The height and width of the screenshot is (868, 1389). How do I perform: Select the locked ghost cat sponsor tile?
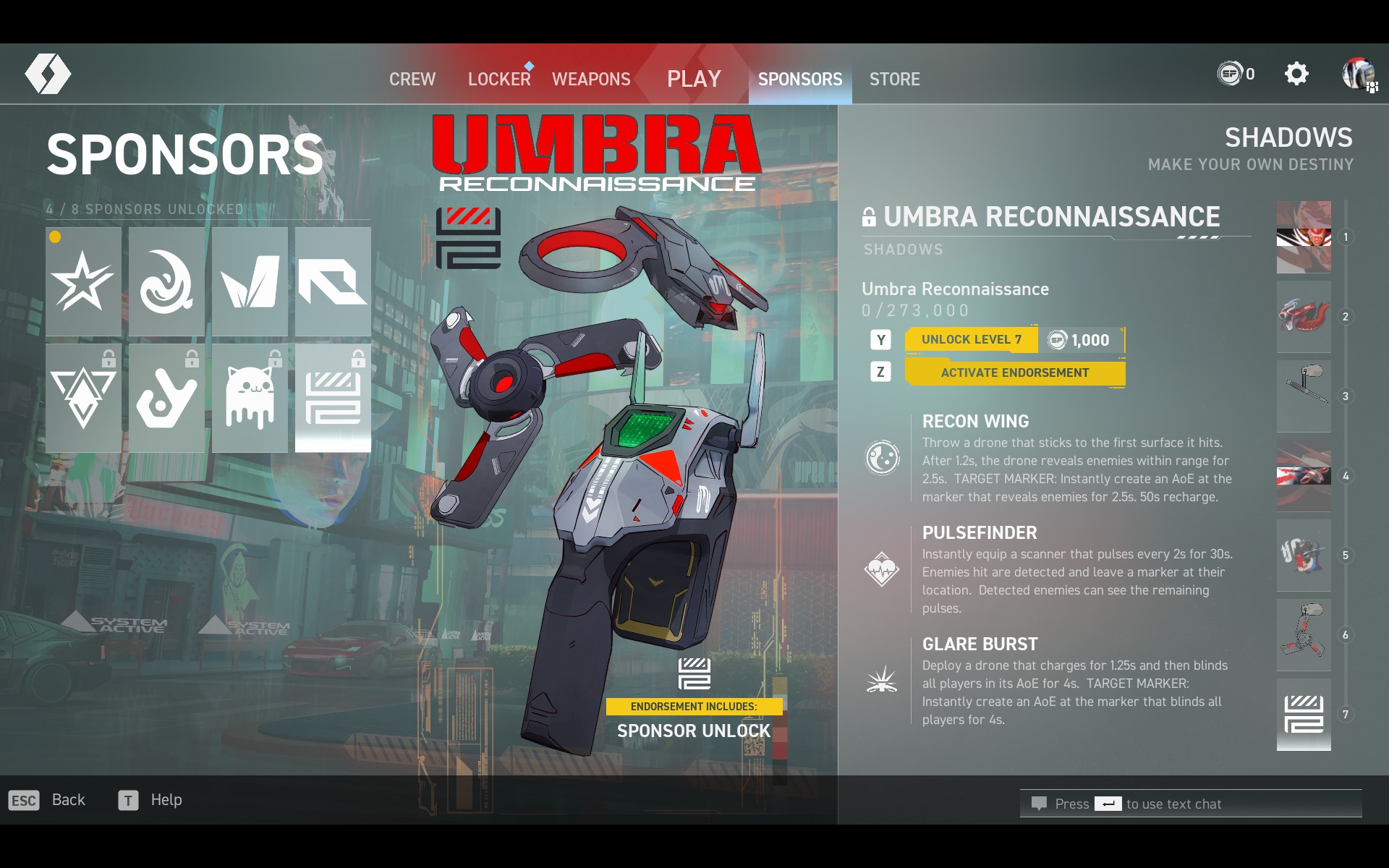(x=250, y=397)
